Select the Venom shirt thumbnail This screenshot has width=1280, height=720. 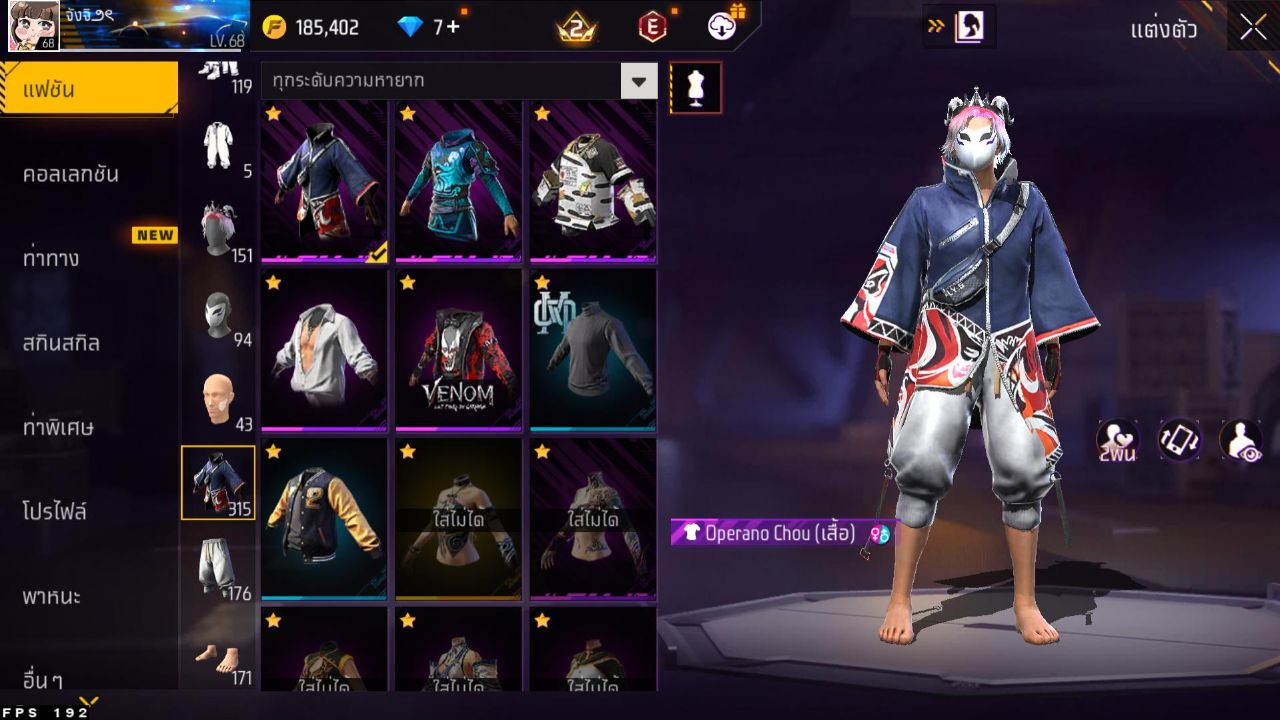[457, 350]
